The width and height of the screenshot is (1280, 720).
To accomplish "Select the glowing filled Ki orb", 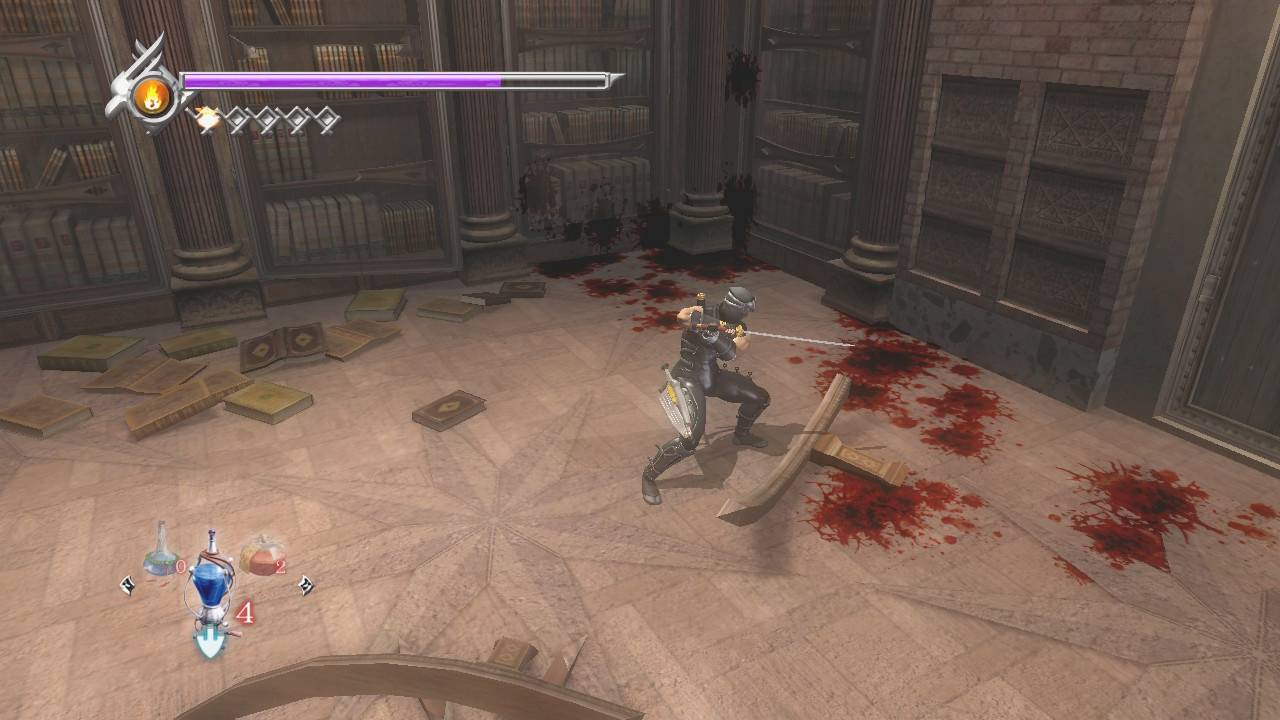I will (x=207, y=119).
